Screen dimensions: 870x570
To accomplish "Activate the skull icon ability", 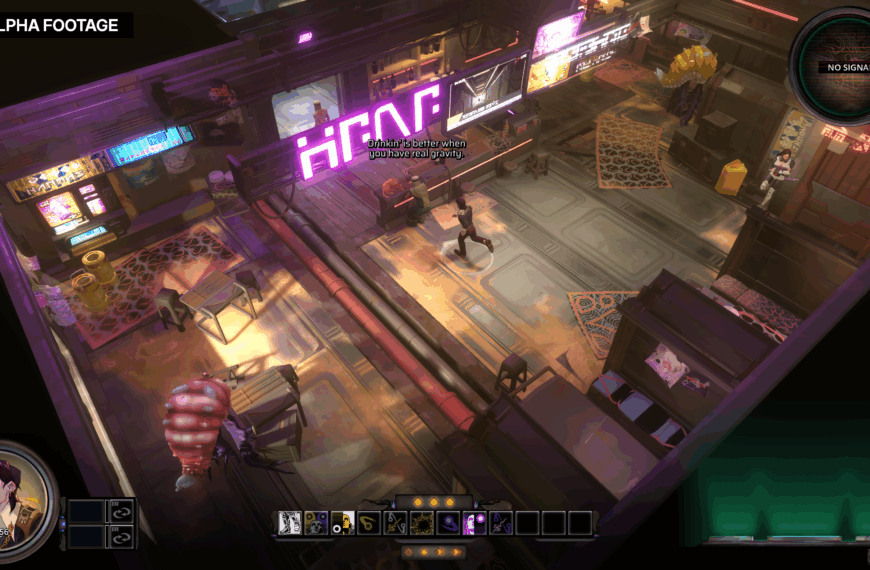I will pyautogui.click(x=317, y=522).
